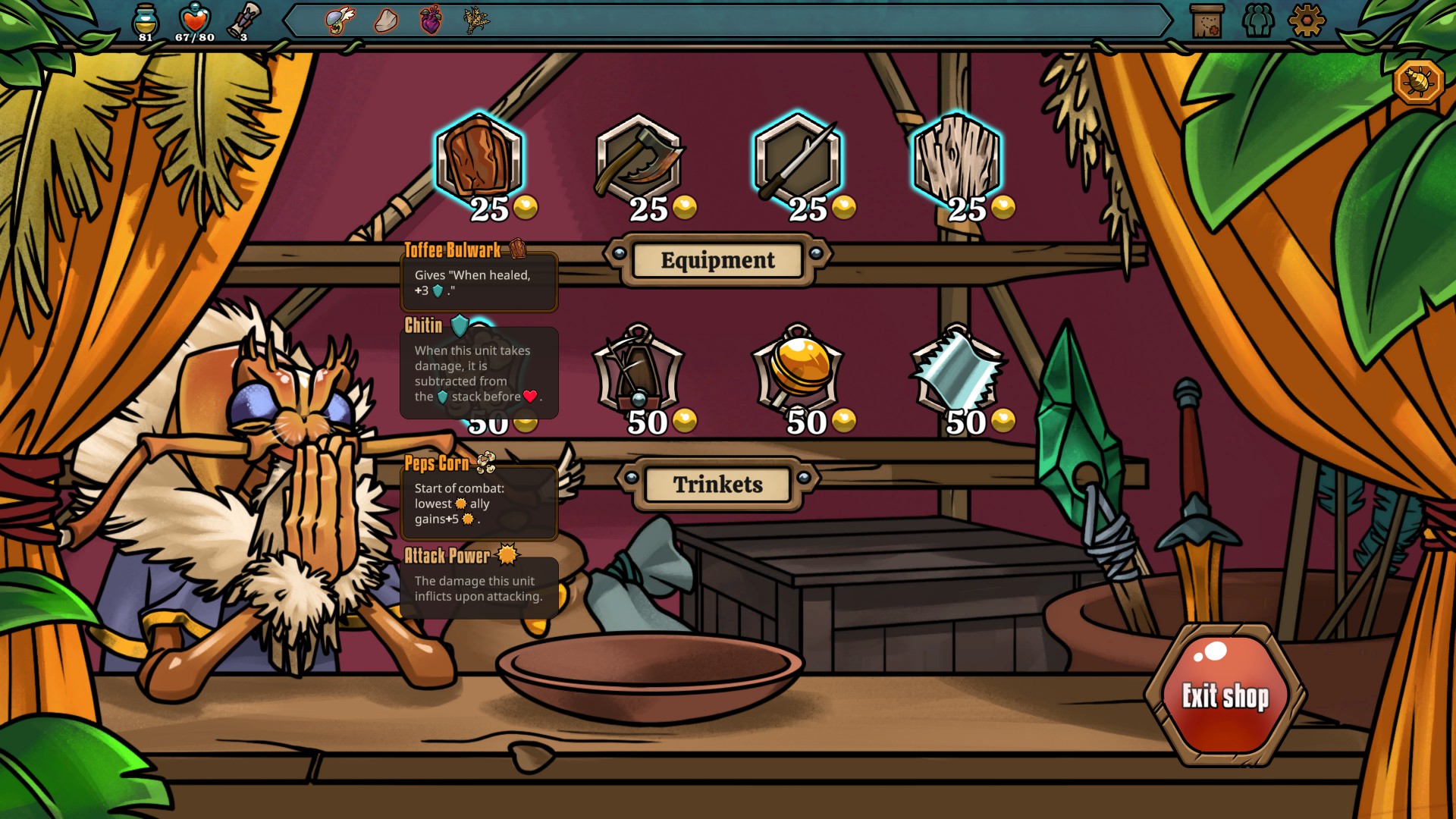Inspect the wheat bundle relic
The height and width of the screenshot is (819, 1456).
[476, 20]
